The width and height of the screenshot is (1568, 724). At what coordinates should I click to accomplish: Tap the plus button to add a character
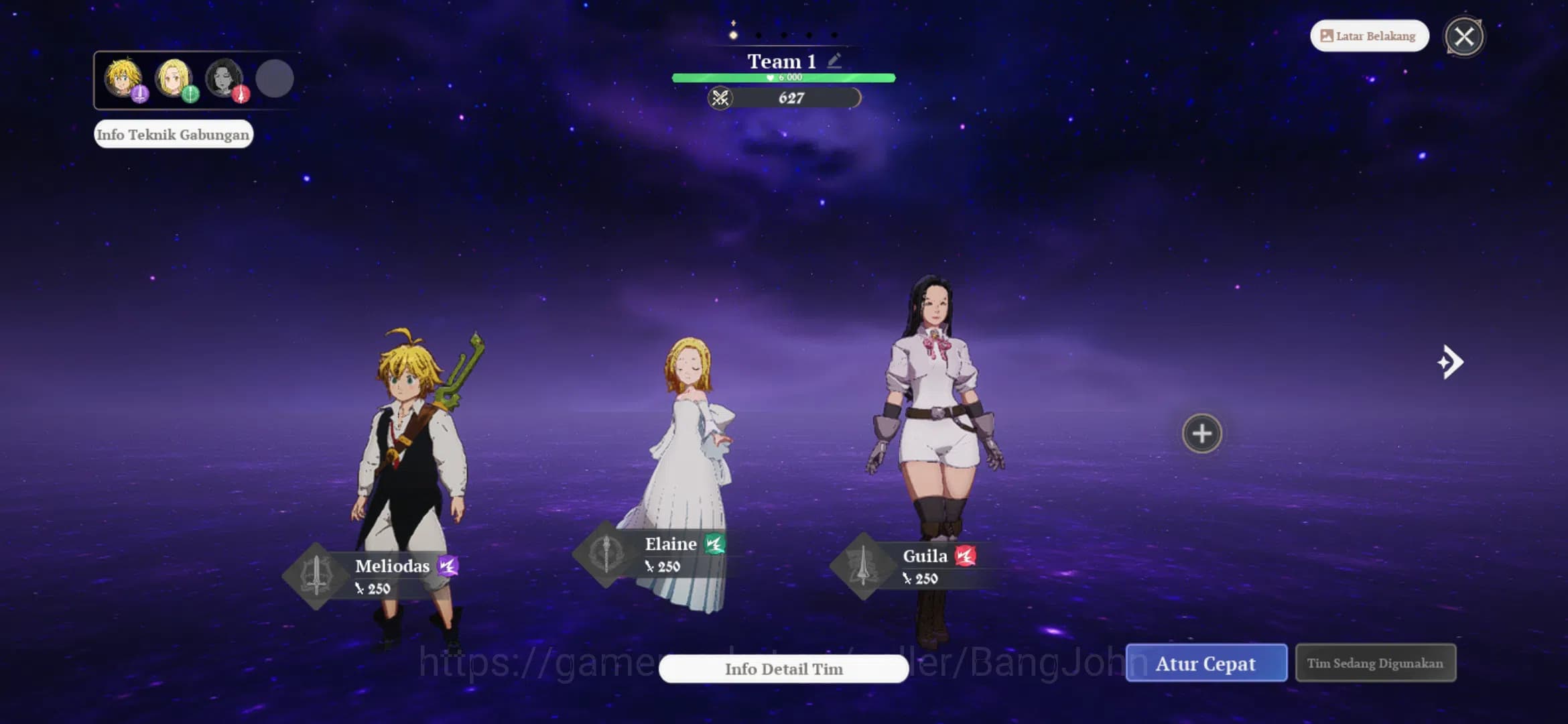pos(1201,434)
